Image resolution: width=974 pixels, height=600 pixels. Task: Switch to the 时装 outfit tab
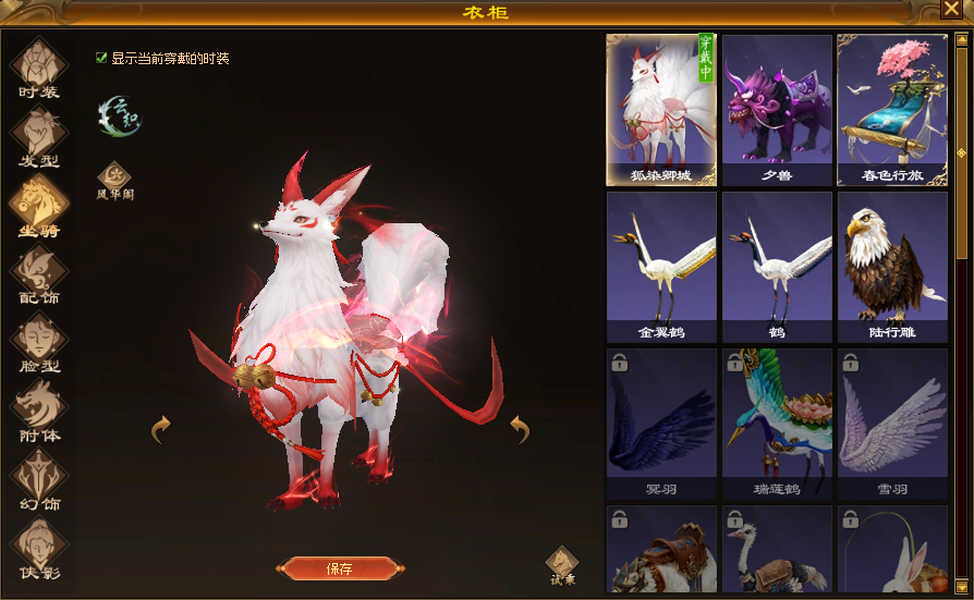point(39,66)
